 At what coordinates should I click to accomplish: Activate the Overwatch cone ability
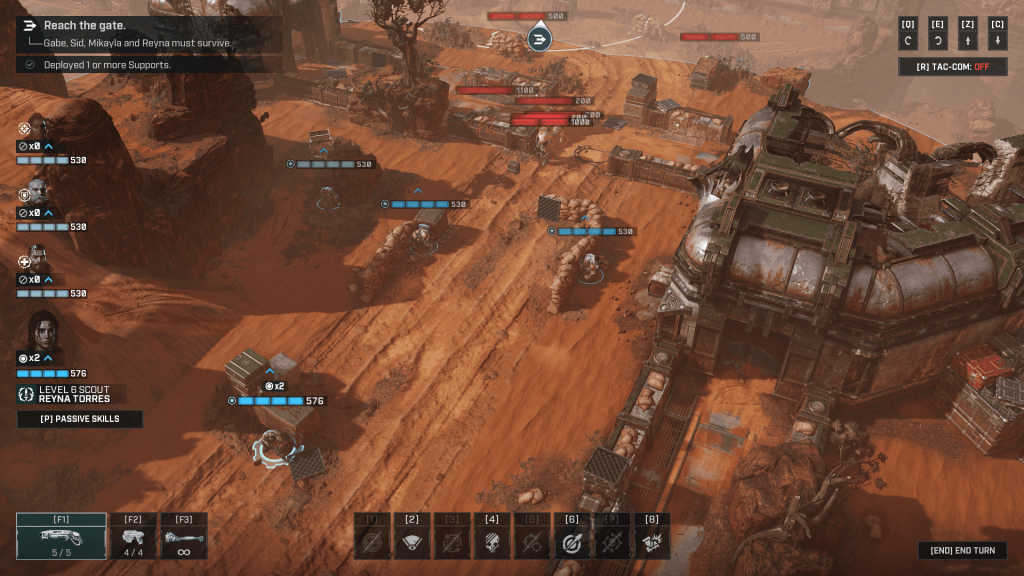coord(412,541)
